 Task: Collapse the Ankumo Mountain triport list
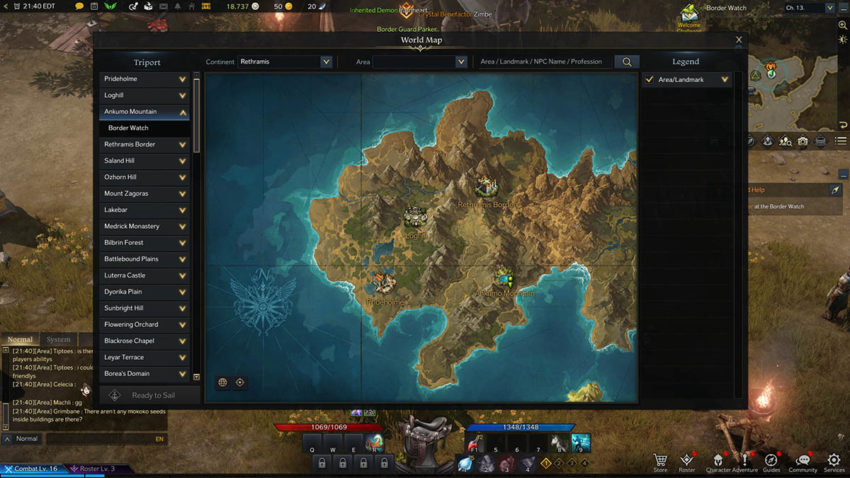(182, 112)
